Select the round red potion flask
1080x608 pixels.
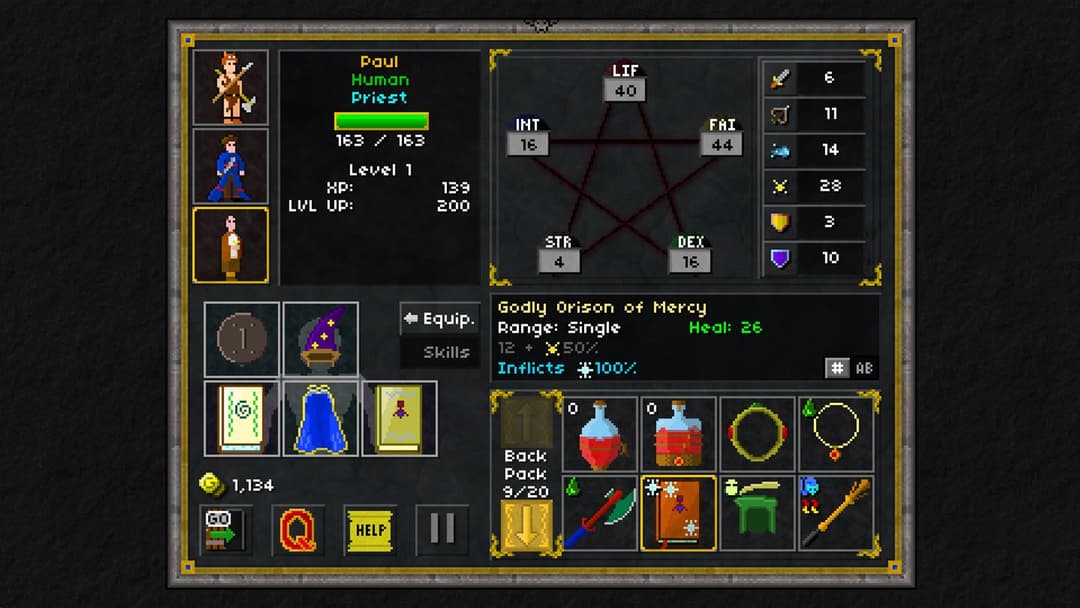[600, 434]
